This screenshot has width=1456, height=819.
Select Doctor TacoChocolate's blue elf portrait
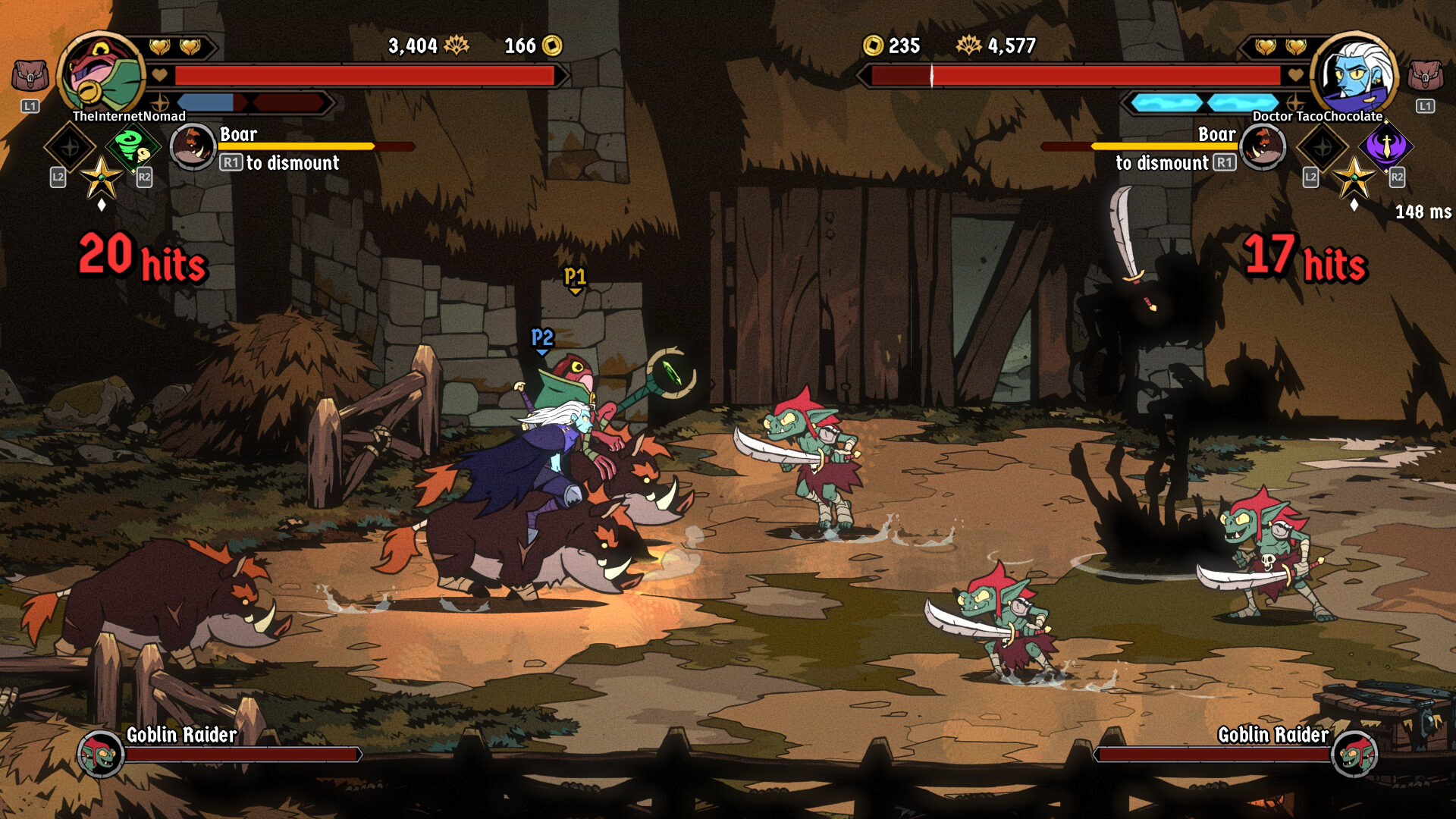(1354, 74)
